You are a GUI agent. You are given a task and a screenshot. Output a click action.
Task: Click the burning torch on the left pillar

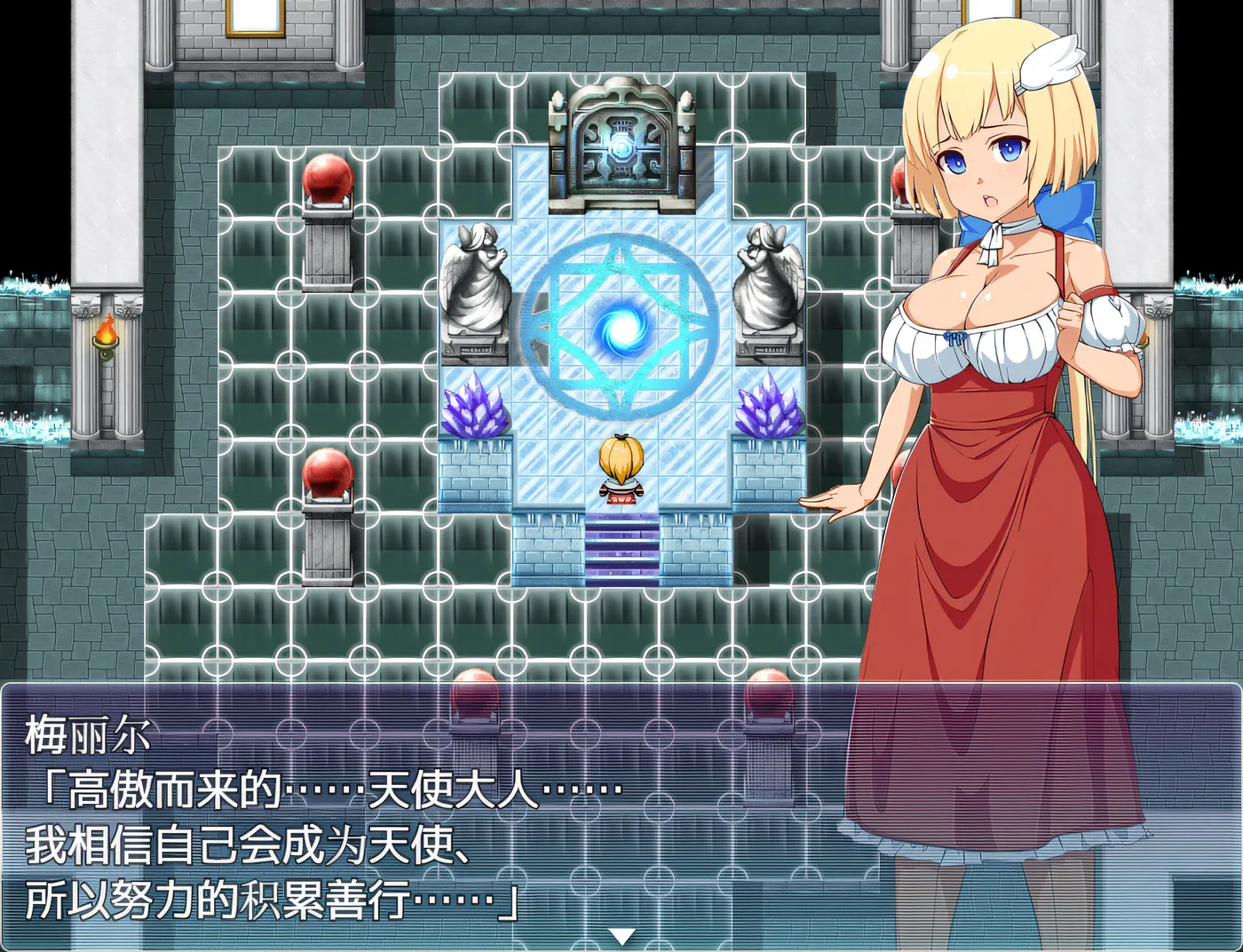107,336
